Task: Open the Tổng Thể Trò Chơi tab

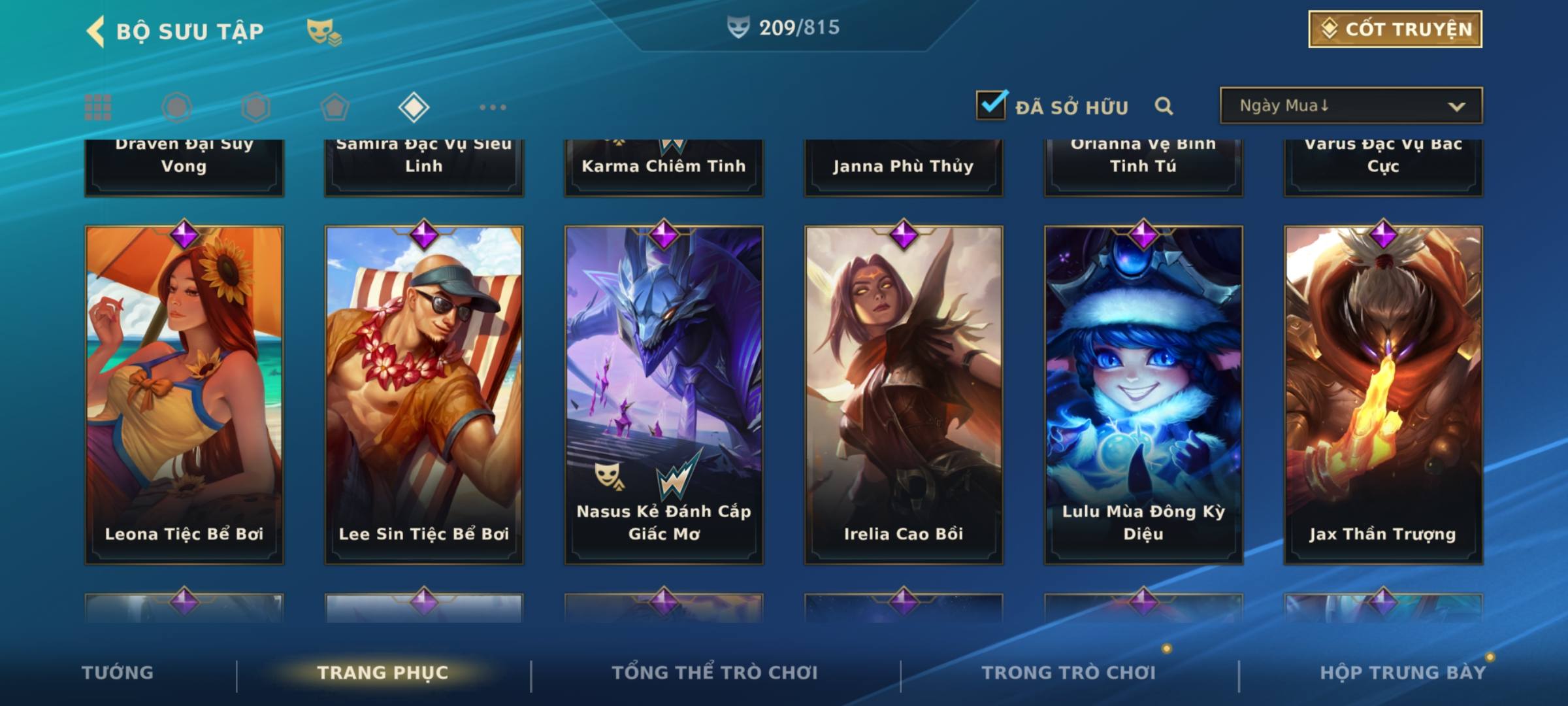Action: click(715, 673)
